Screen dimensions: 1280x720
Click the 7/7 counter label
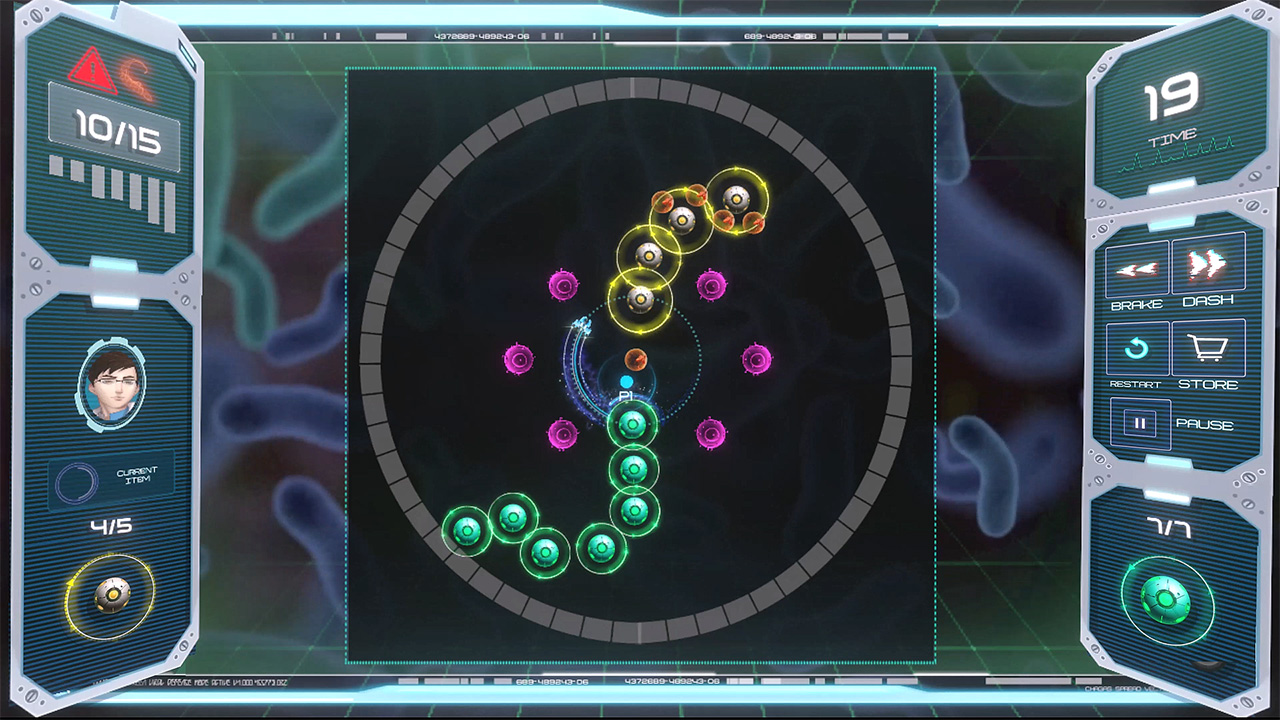[1166, 527]
